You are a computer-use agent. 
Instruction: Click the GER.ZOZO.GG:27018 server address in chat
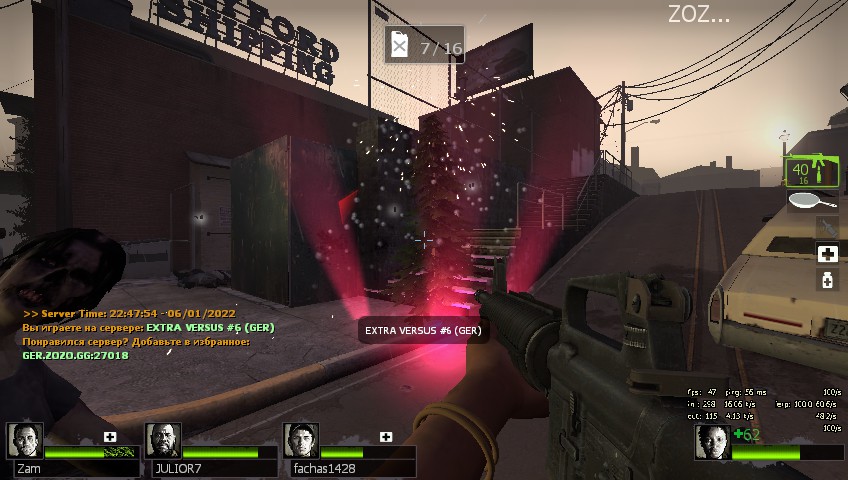pyautogui.click(x=75, y=355)
